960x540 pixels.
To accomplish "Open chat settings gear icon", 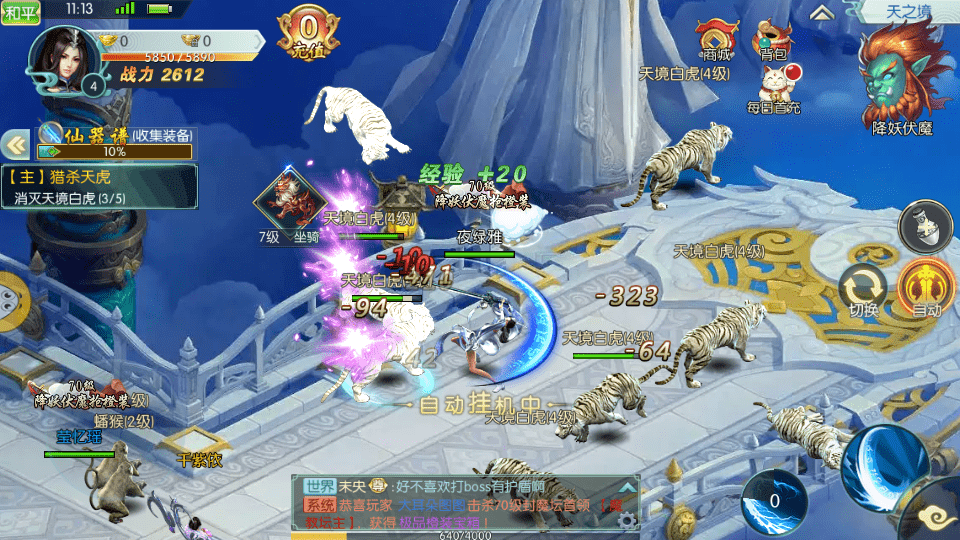I will tap(627, 519).
